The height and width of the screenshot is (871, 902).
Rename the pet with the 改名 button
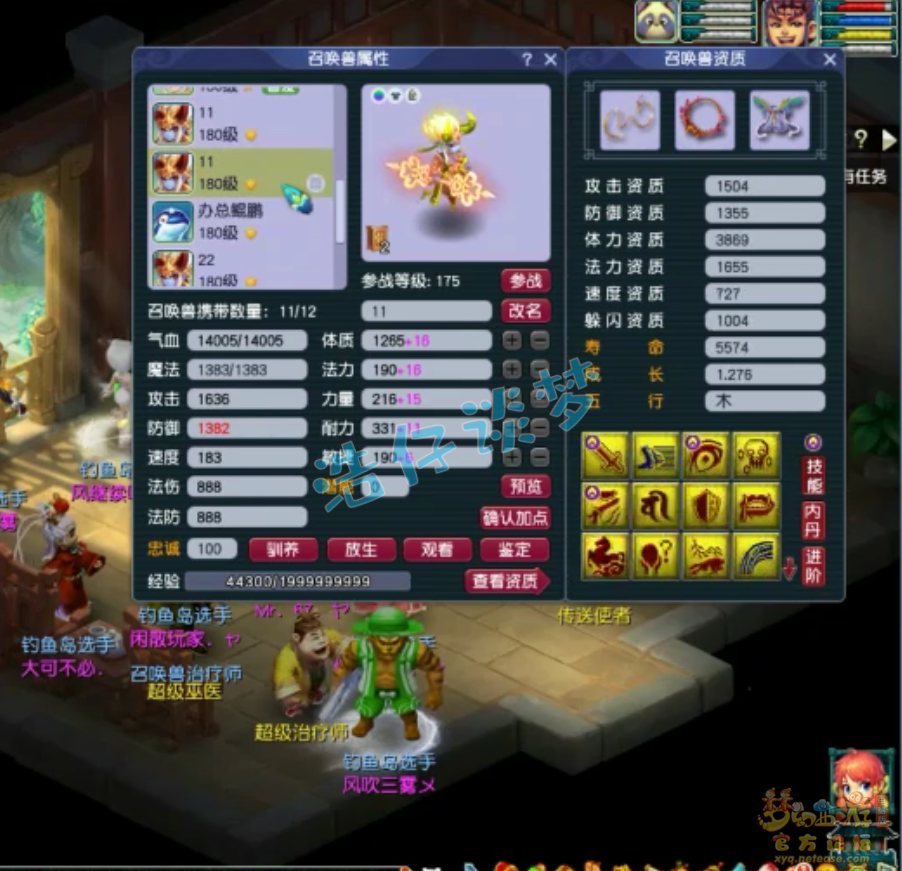click(x=525, y=311)
